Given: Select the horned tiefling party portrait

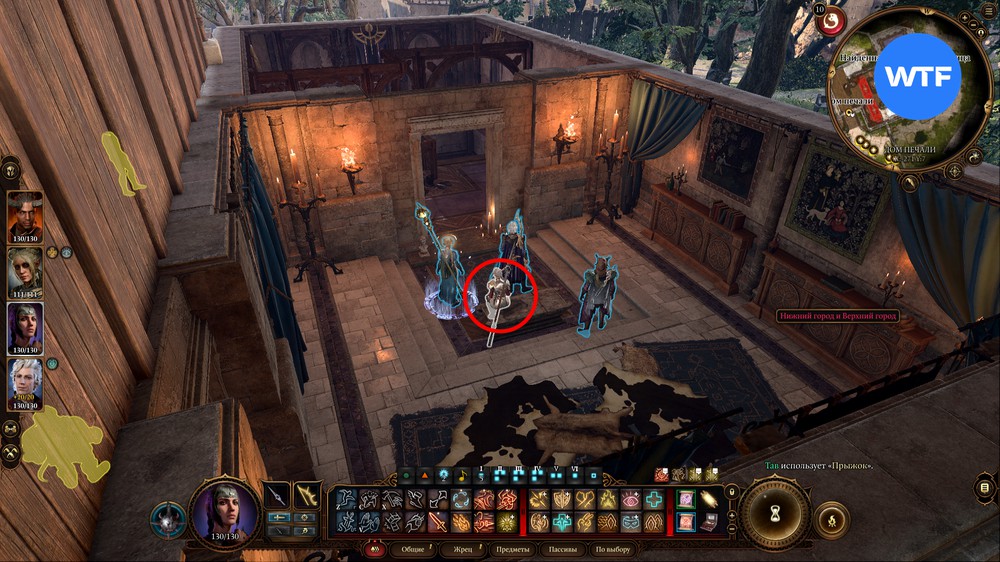Looking at the screenshot, I should click(25, 215).
